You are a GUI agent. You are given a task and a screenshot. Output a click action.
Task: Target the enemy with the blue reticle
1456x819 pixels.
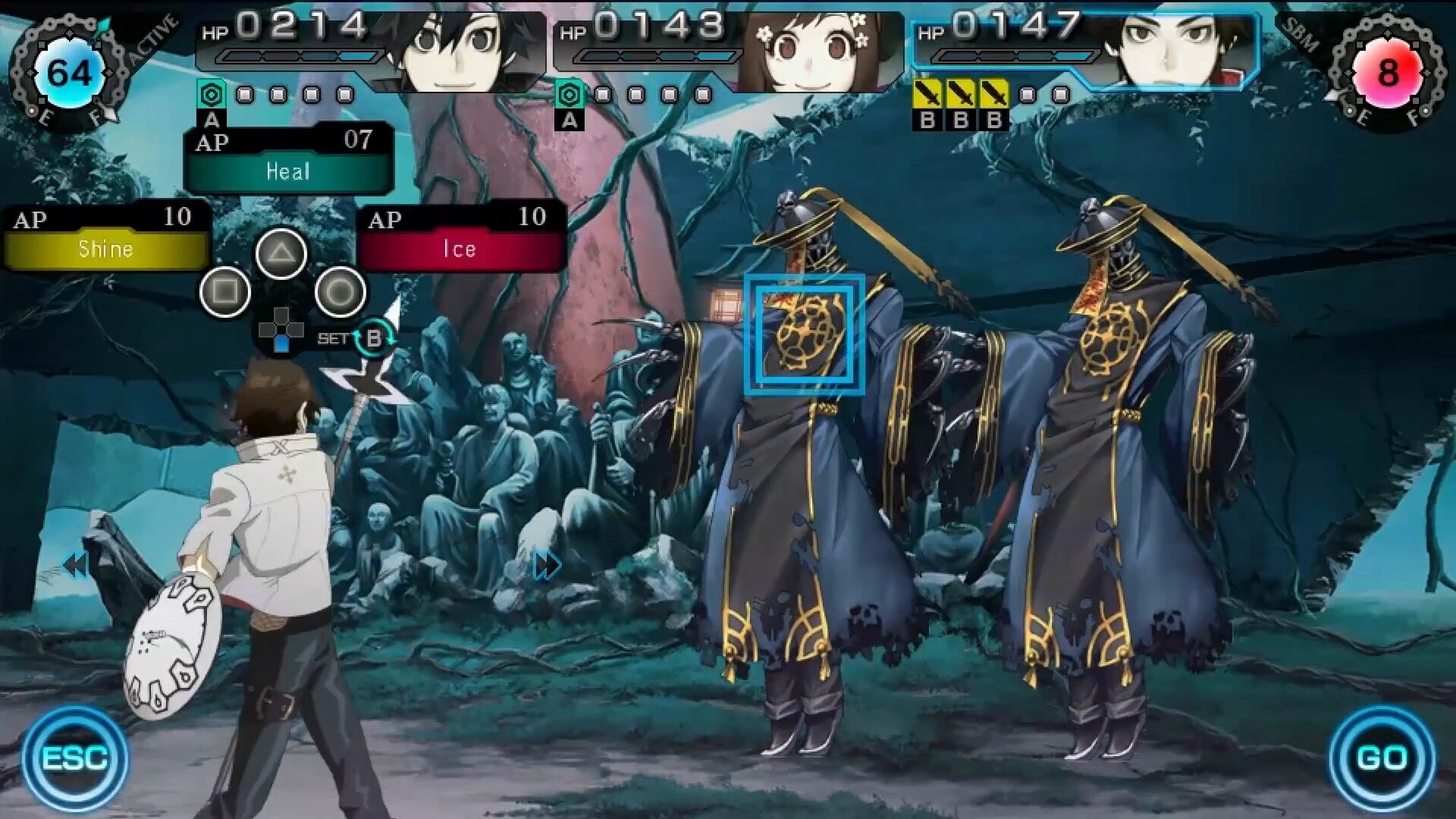[x=804, y=335]
